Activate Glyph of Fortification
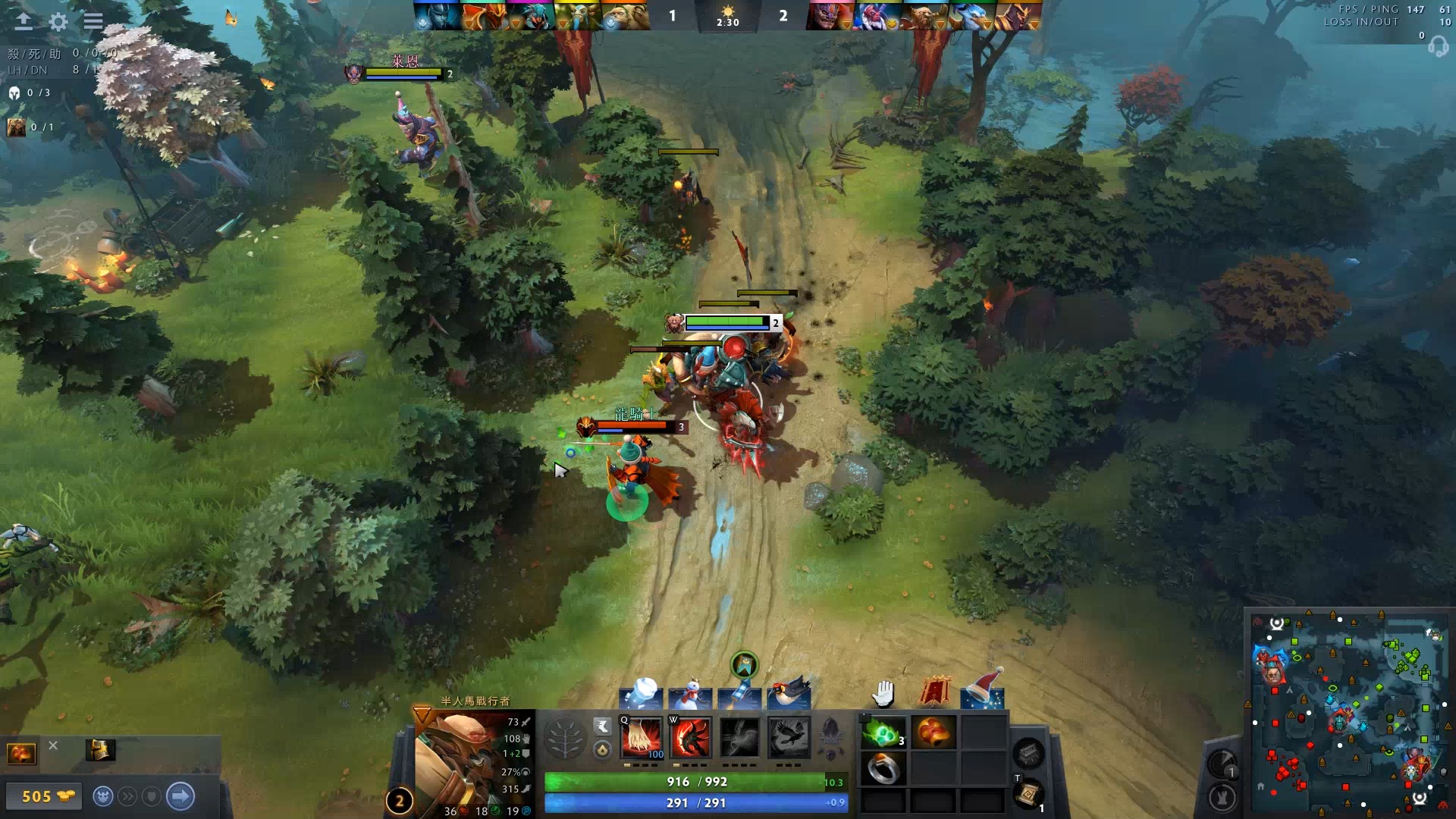The width and height of the screenshot is (1456, 819). tap(1222, 797)
